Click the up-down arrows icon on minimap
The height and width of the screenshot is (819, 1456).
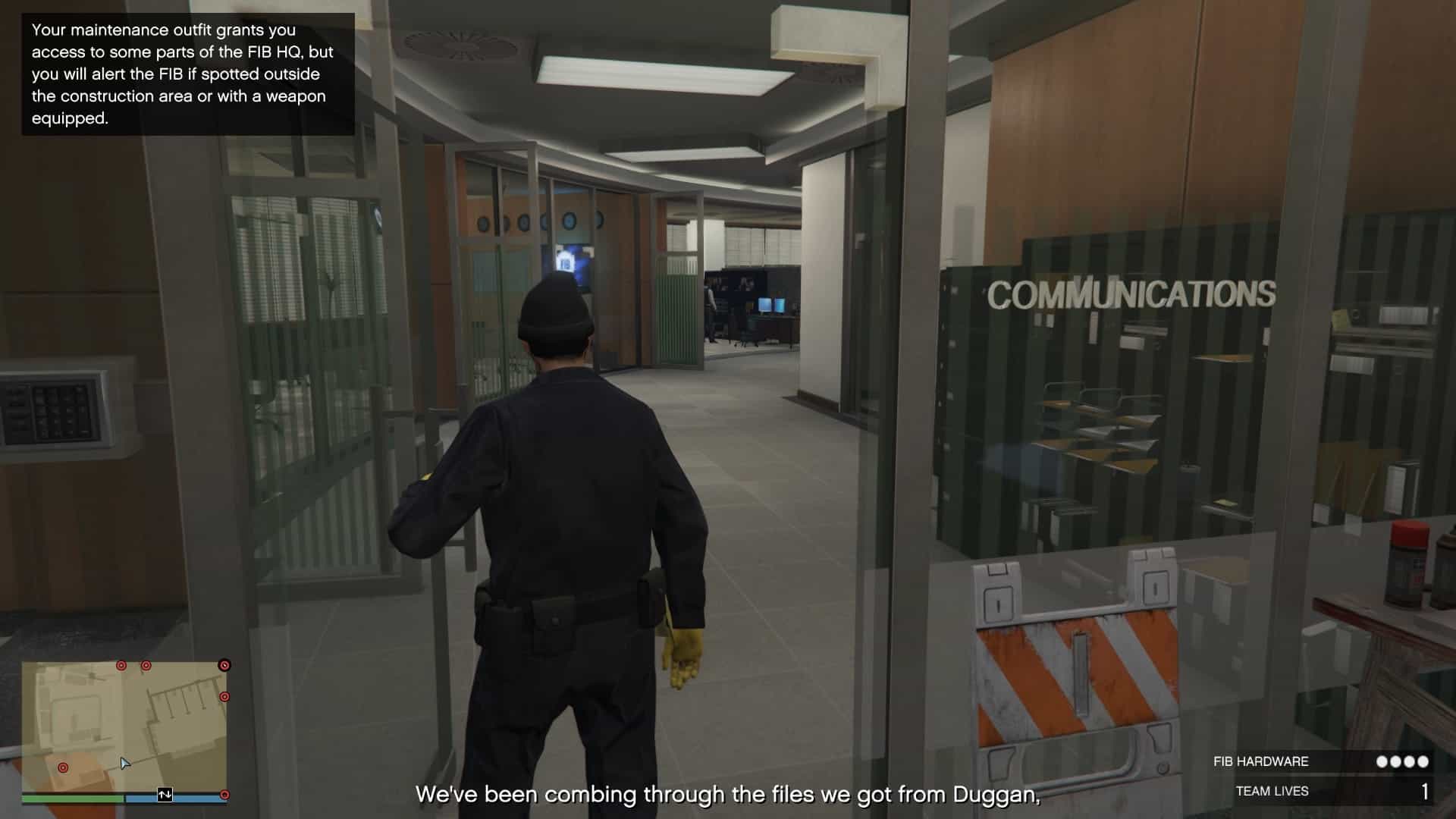165,795
